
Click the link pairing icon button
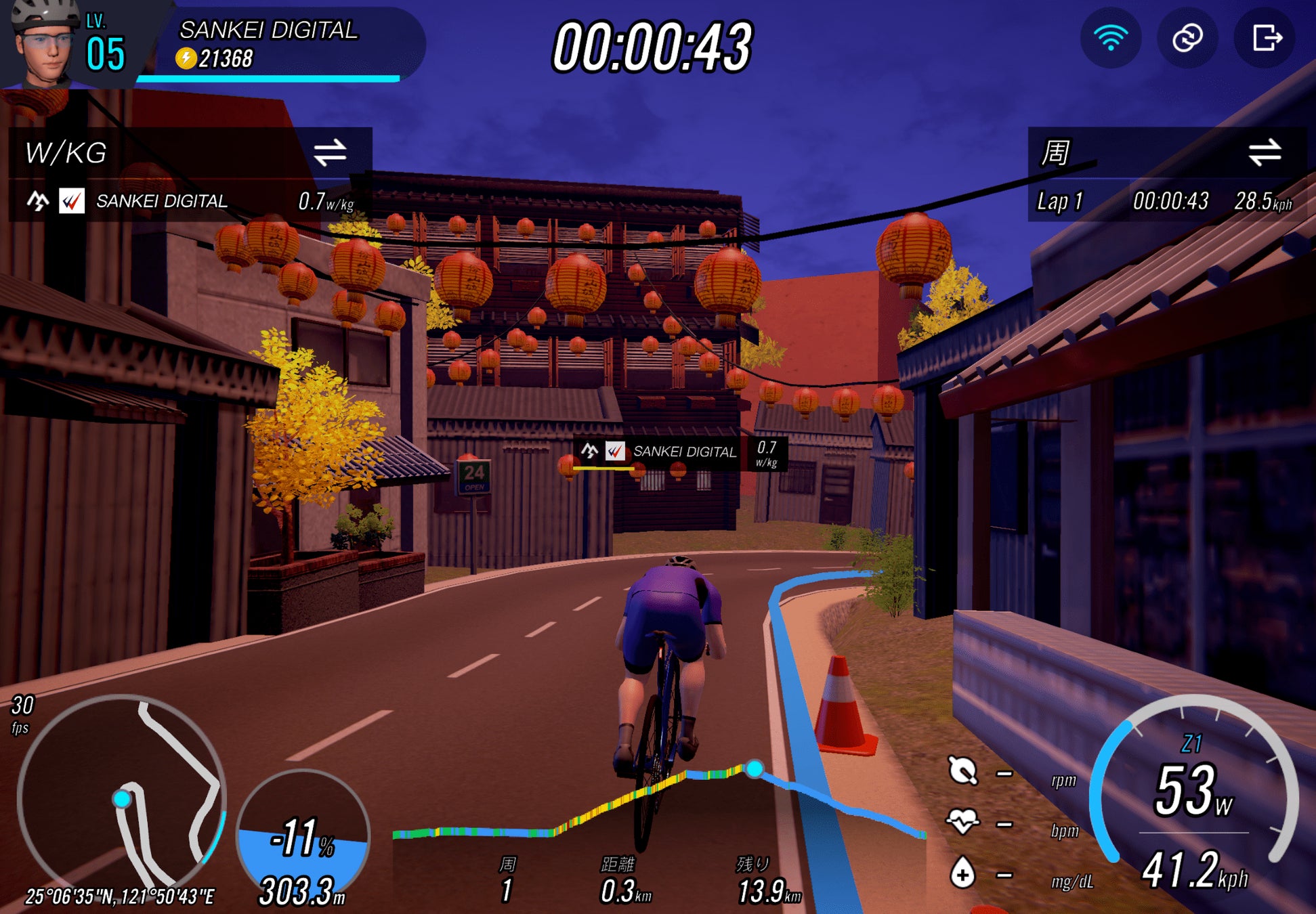pyautogui.click(x=1187, y=39)
